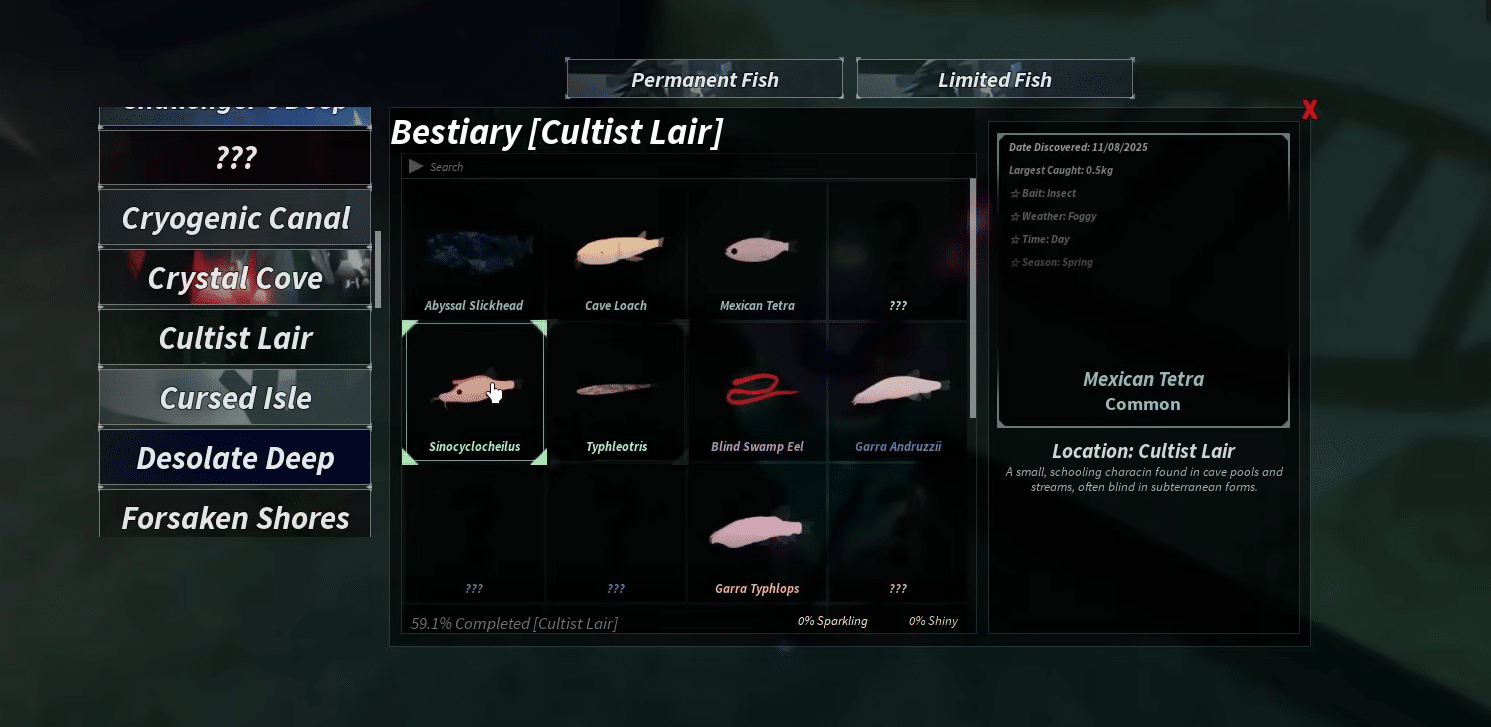
Task: Reveal the undiscovered ??? fish slot
Action: pos(898,251)
